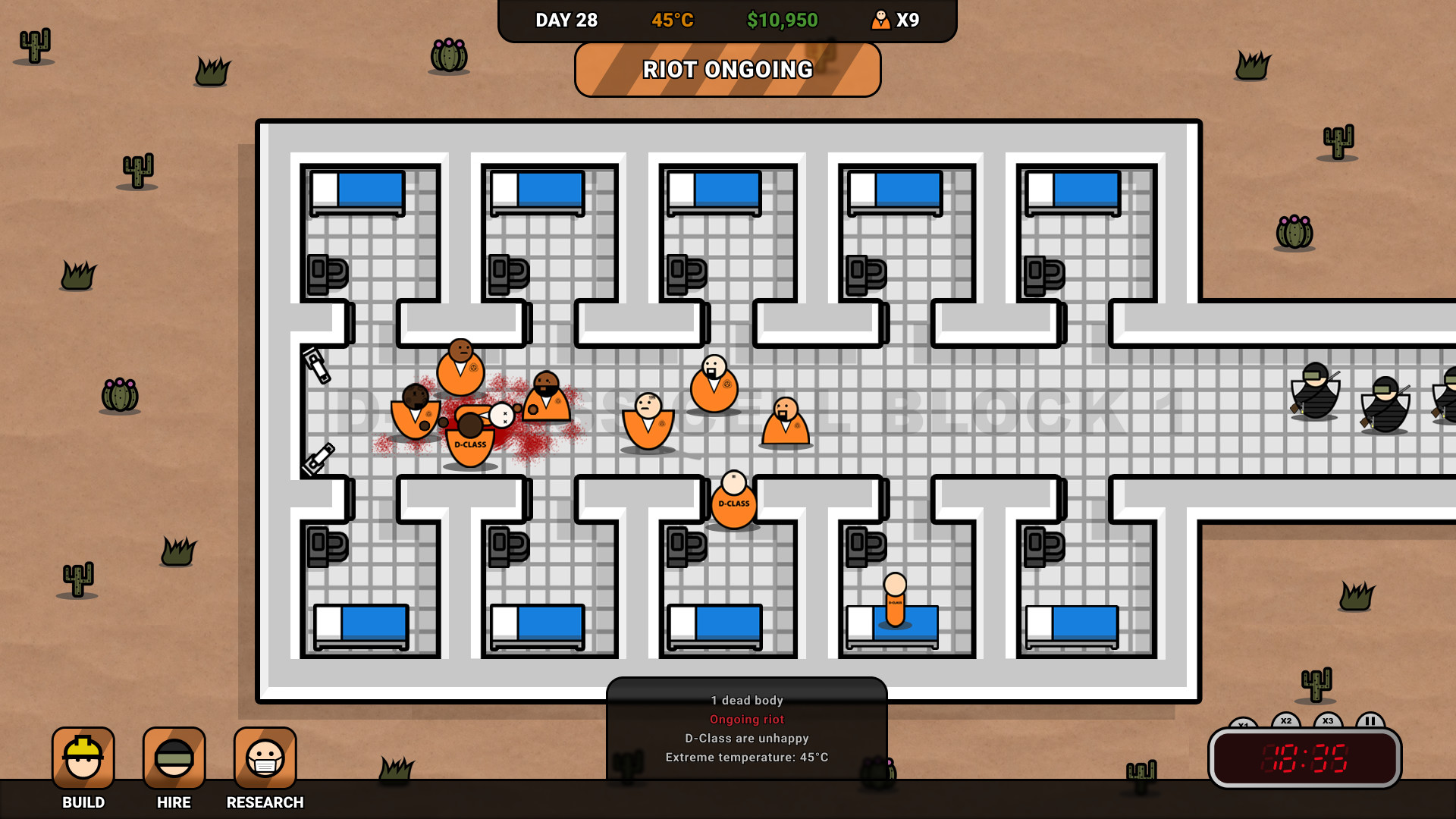1456x819 pixels.
Task: Click the prisoner count icon in the header
Action: (881, 20)
